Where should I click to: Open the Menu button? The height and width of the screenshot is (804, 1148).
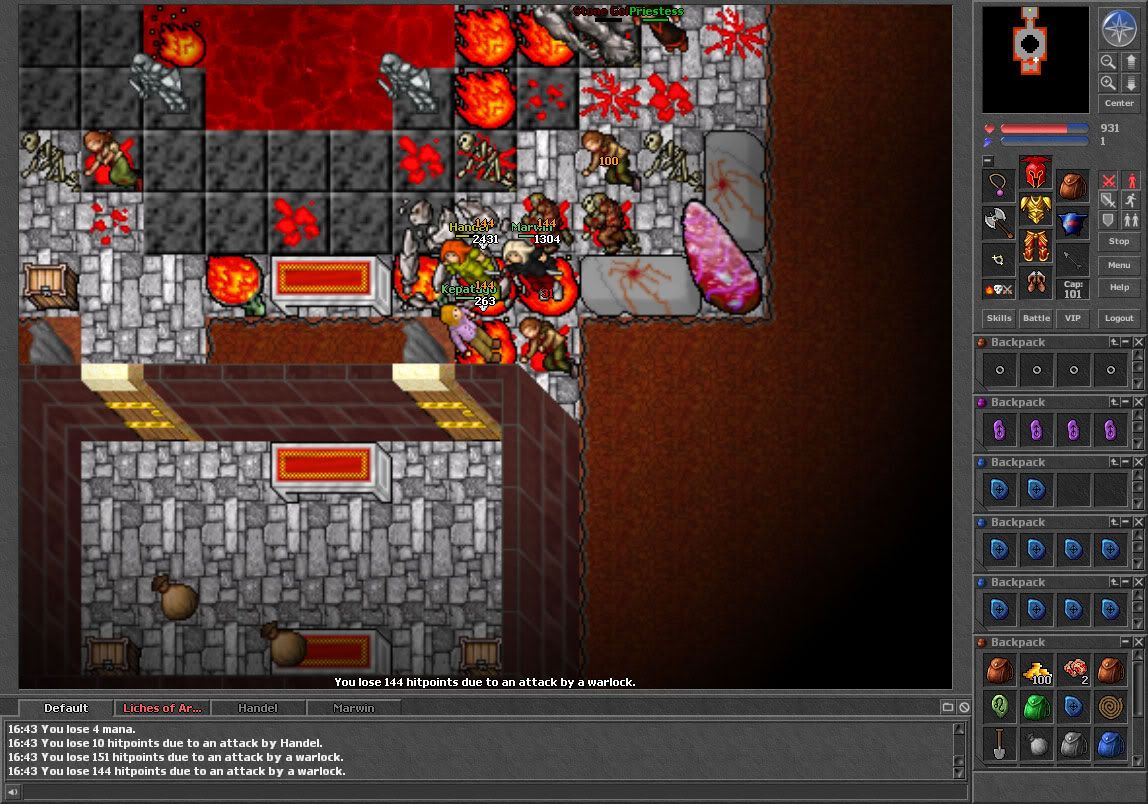click(x=1119, y=265)
